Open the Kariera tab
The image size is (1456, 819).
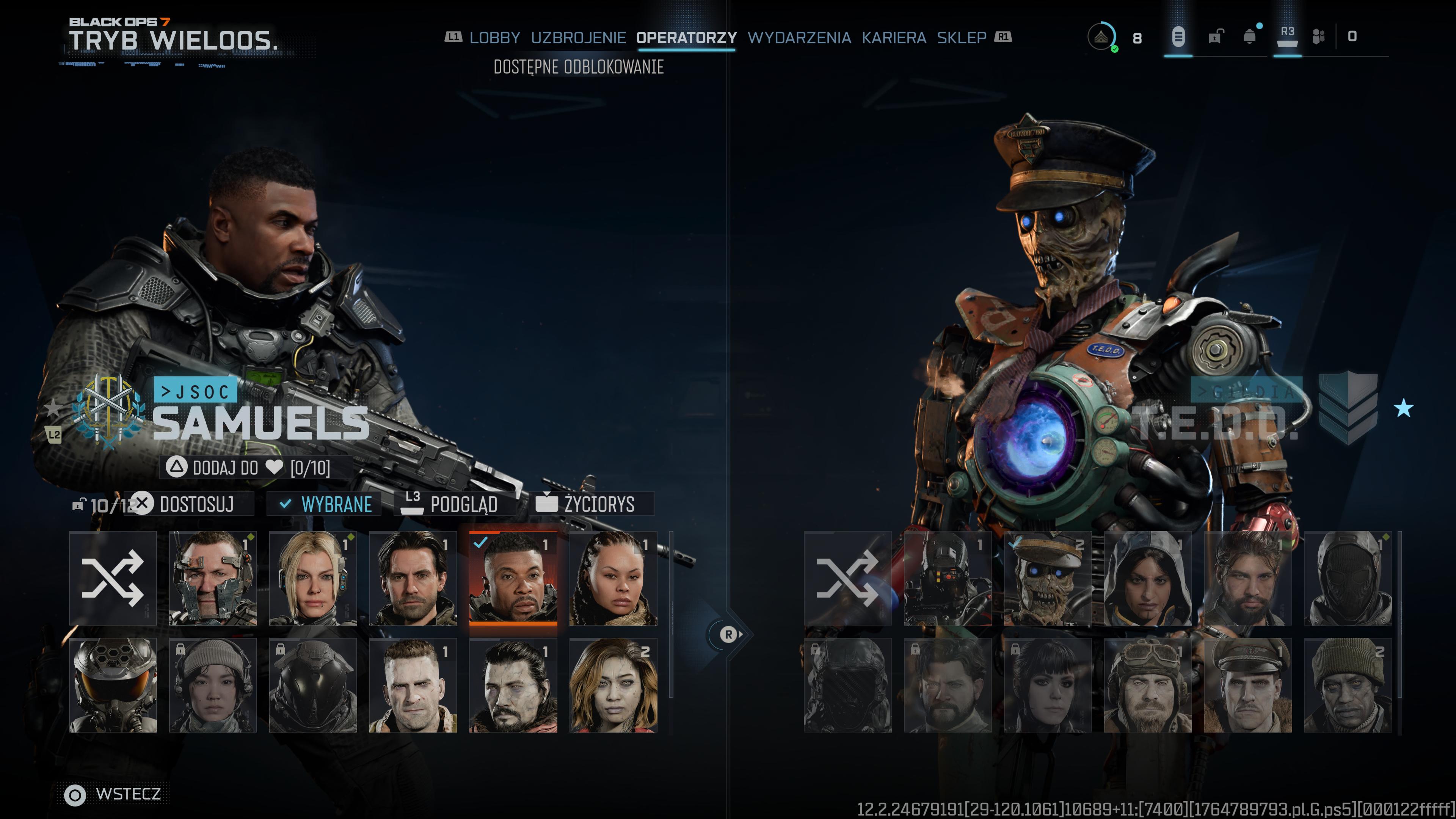coord(894,38)
